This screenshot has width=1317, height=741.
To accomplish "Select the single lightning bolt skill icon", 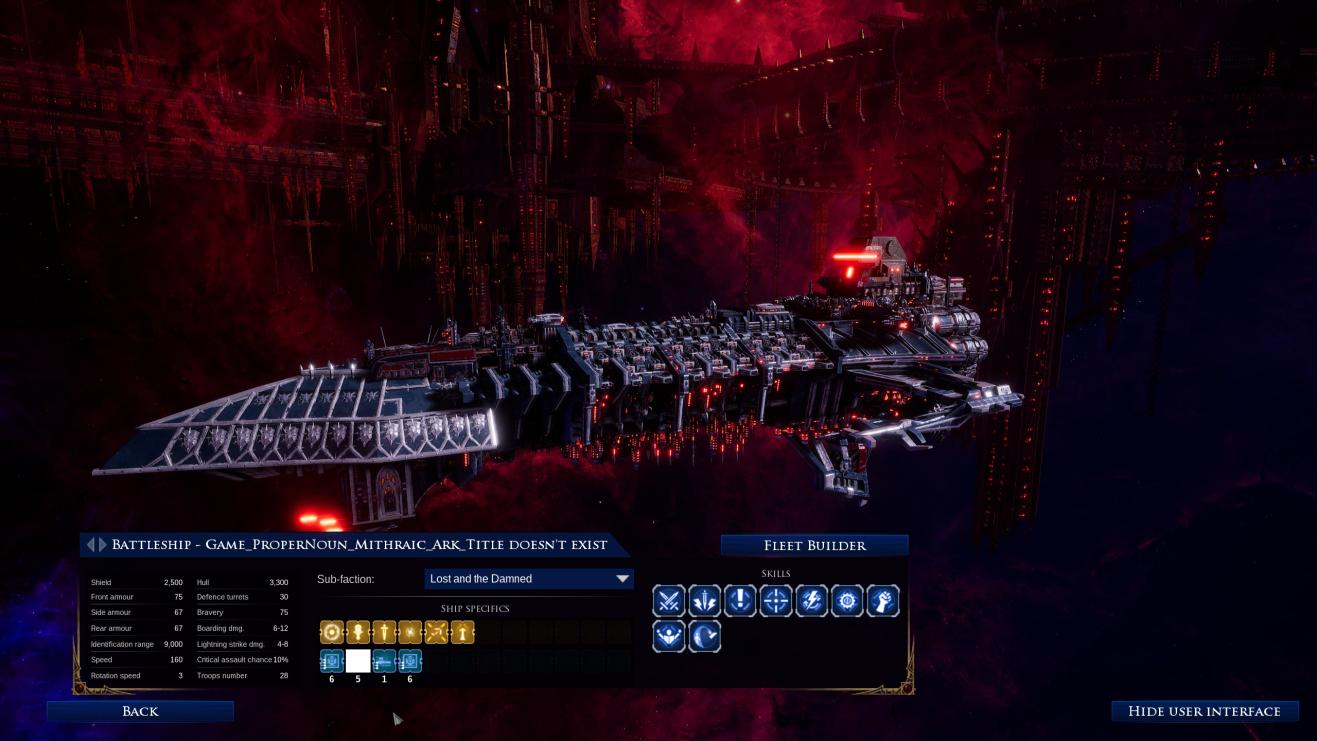I will tap(811, 601).
